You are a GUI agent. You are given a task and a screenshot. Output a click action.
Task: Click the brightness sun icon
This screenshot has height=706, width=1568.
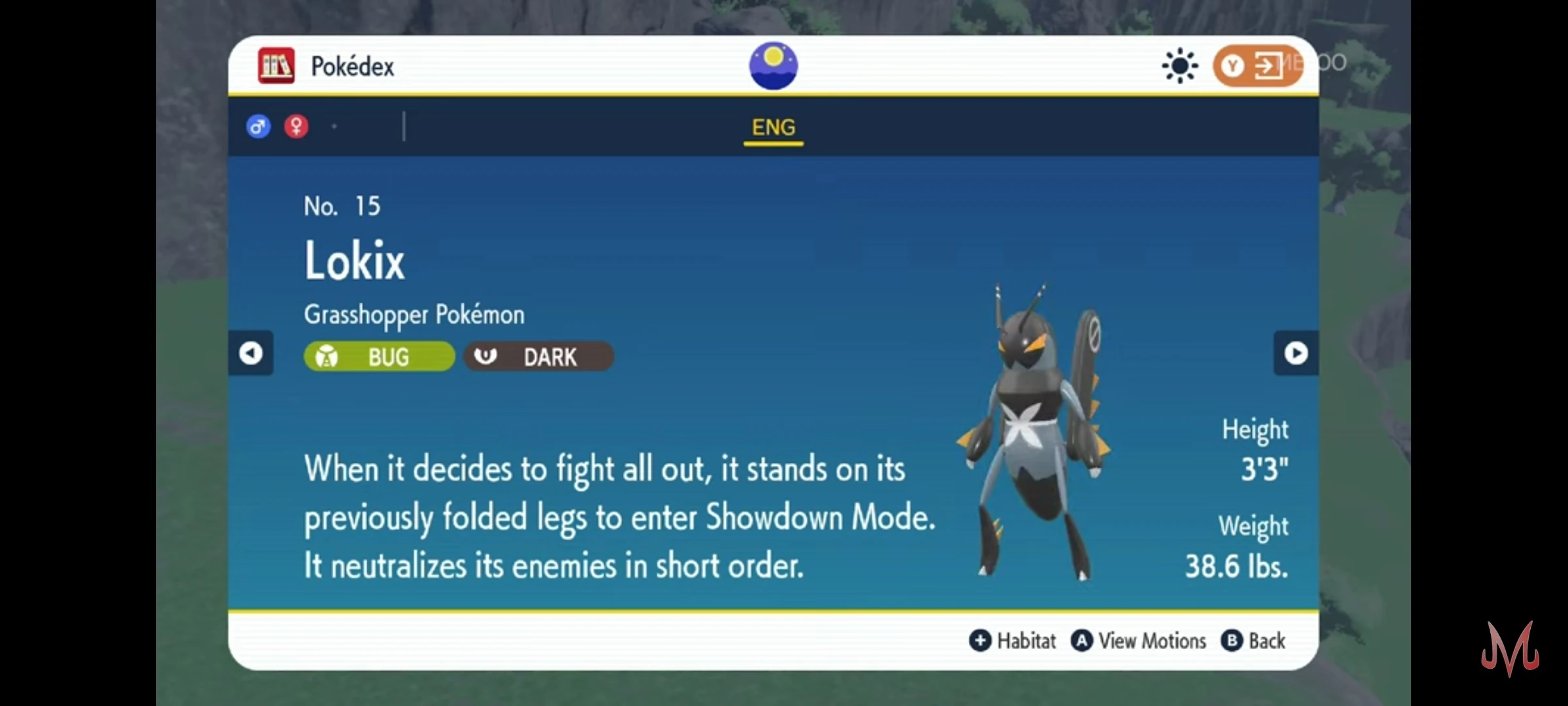tap(1180, 65)
